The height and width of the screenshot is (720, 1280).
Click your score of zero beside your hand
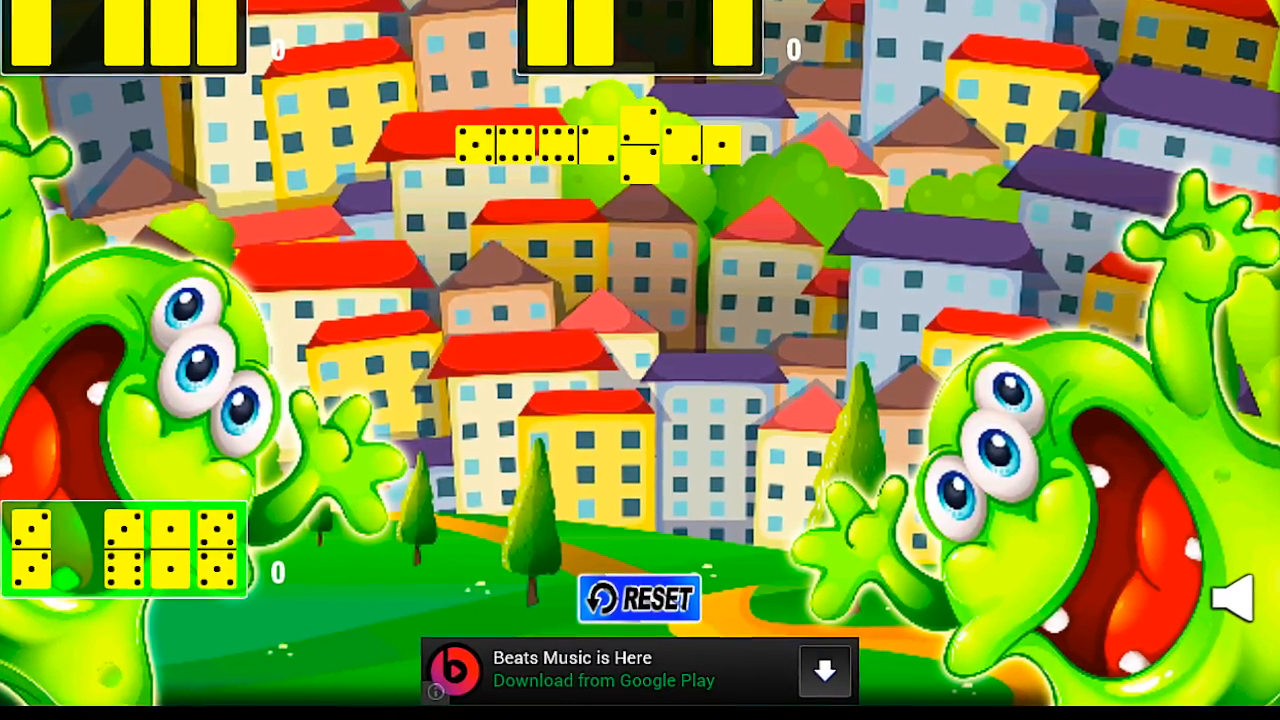(277, 573)
